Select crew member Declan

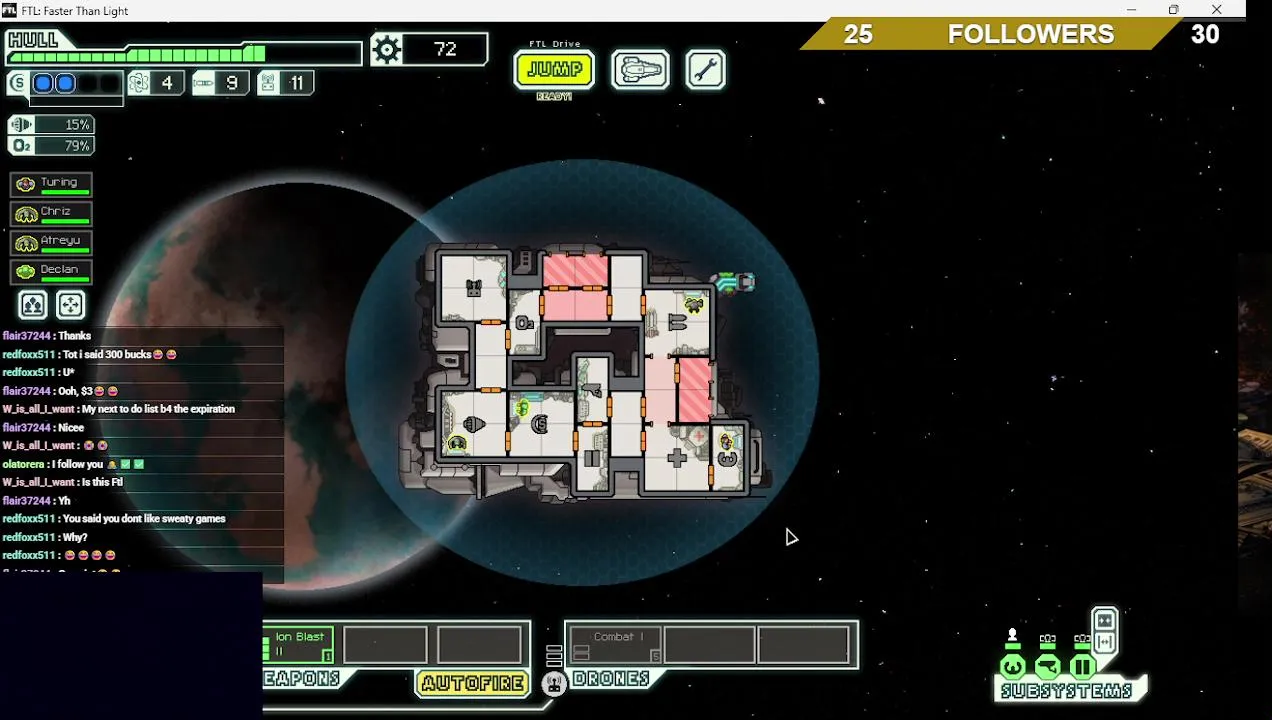click(51, 271)
